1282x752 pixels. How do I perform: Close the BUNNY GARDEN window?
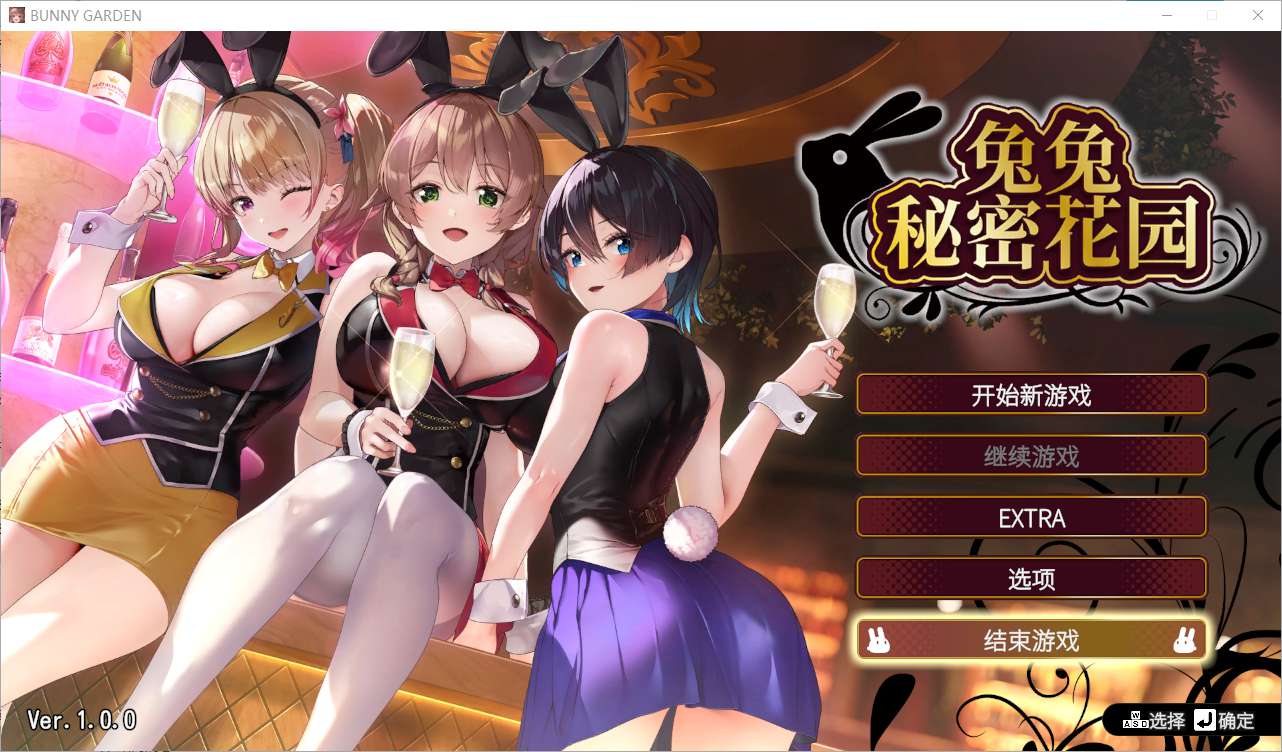1257,15
